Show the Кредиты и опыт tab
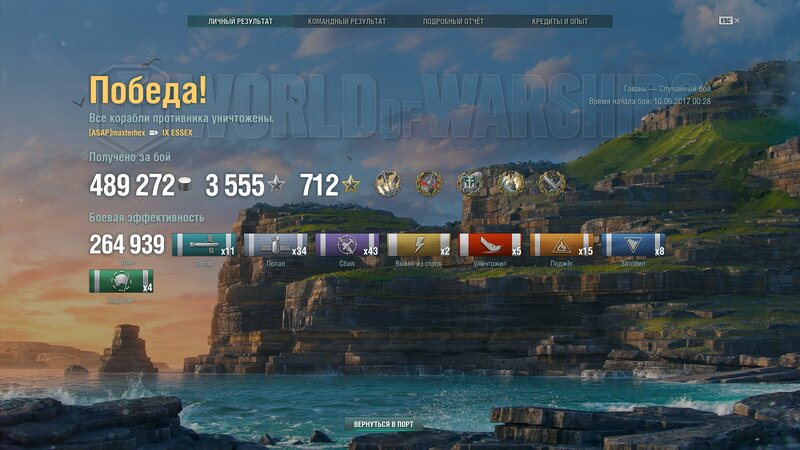This screenshot has width=800, height=450. [559, 21]
